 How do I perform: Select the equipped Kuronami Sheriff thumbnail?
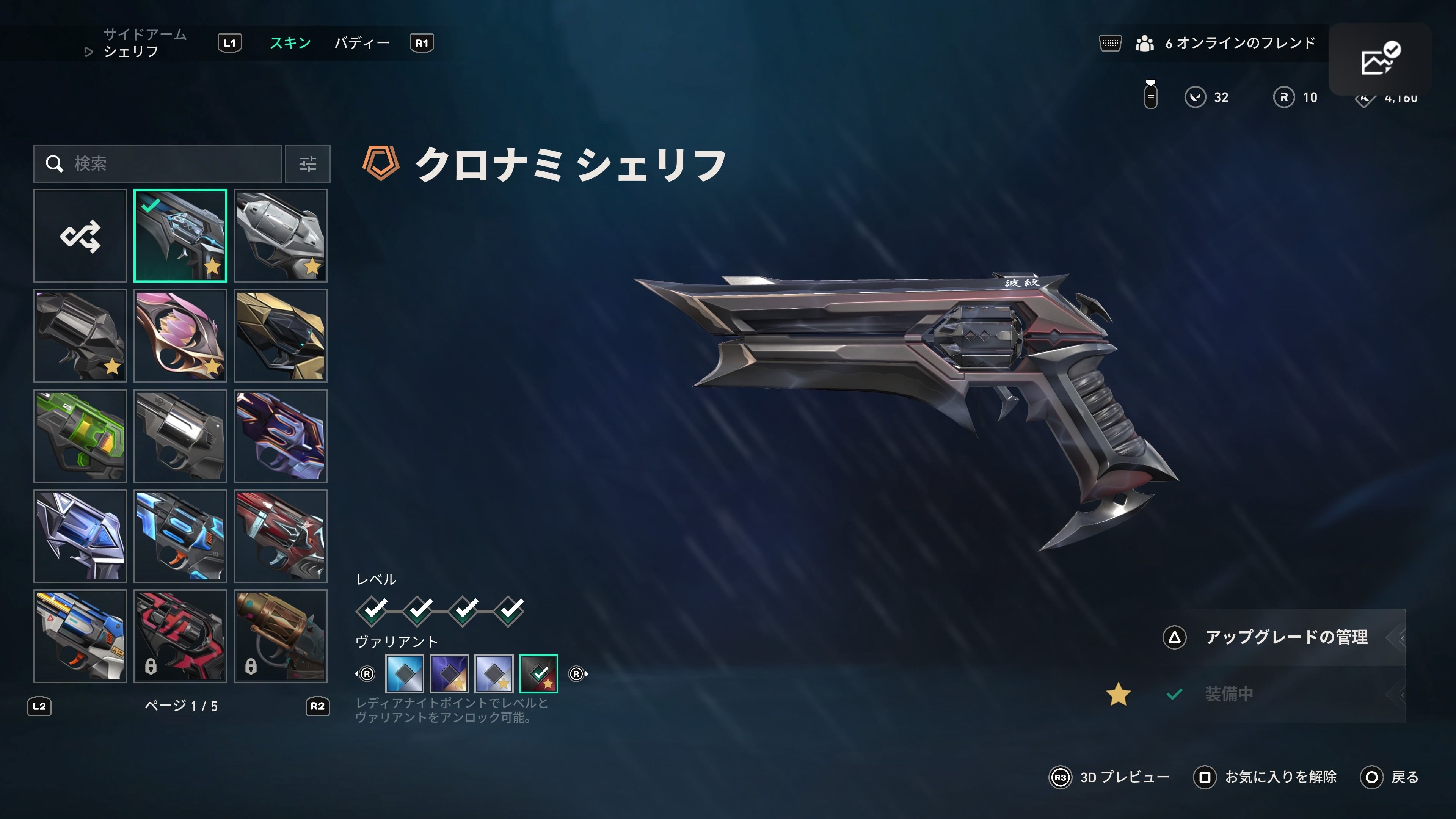pyautogui.click(x=180, y=236)
